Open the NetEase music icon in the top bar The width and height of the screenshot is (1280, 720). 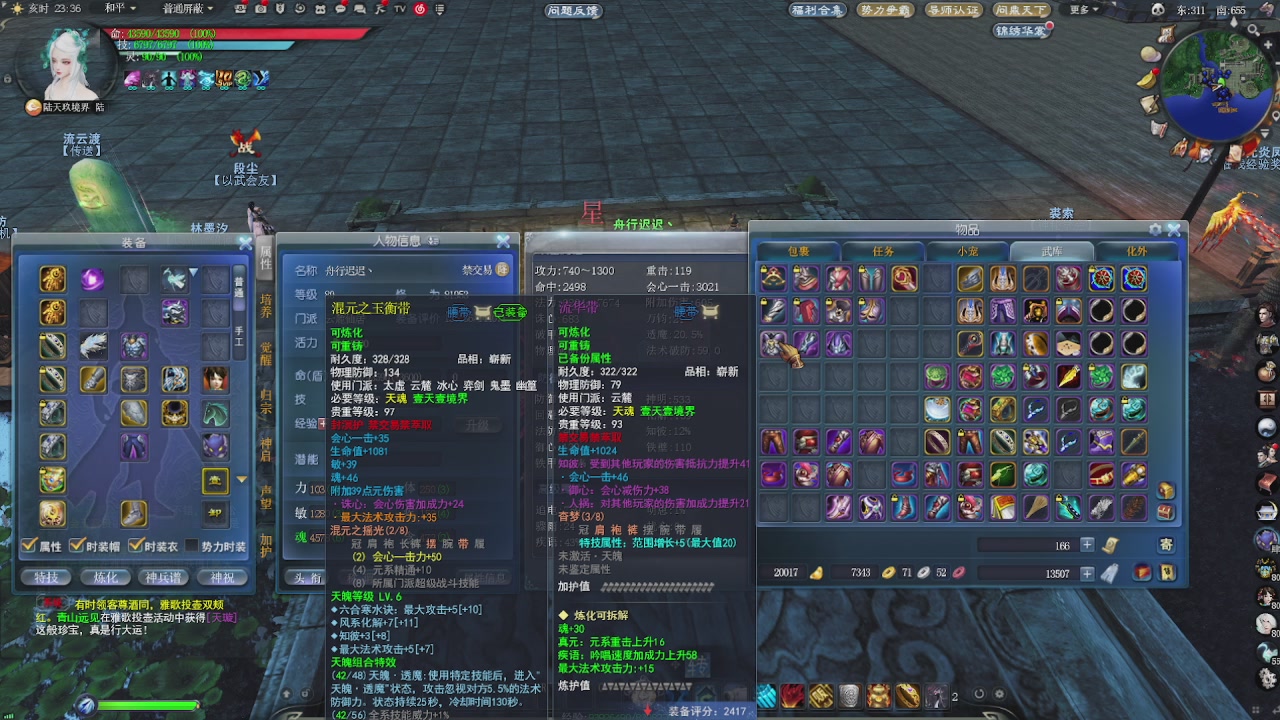(x=420, y=9)
